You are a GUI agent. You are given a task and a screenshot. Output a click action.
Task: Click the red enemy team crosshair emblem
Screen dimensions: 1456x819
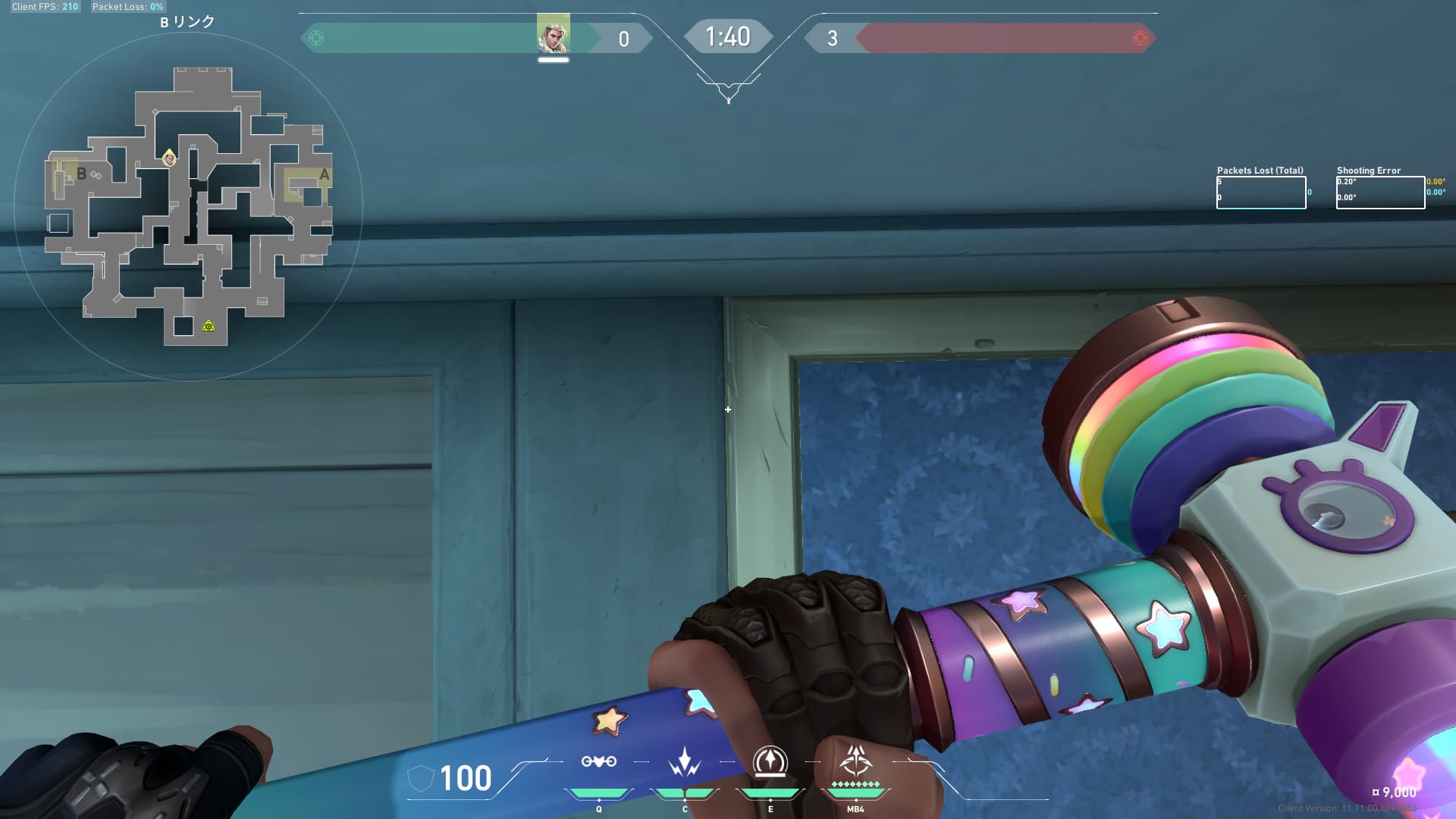click(x=1140, y=38)
